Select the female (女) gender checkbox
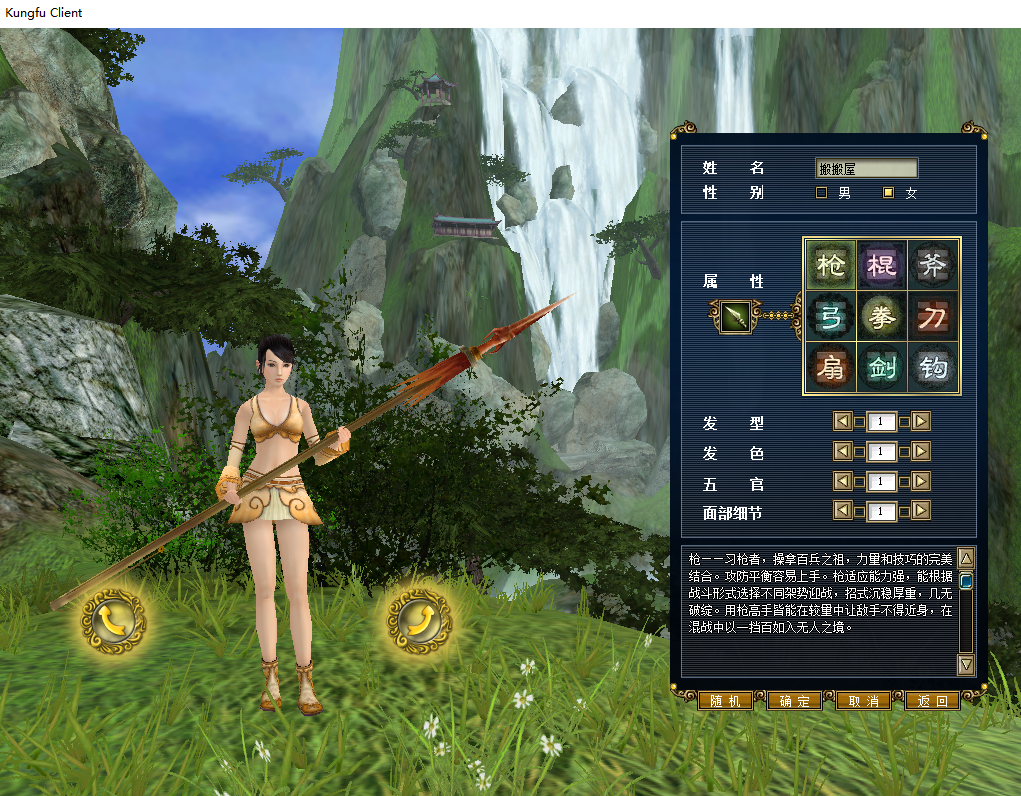 coord(888,193)
